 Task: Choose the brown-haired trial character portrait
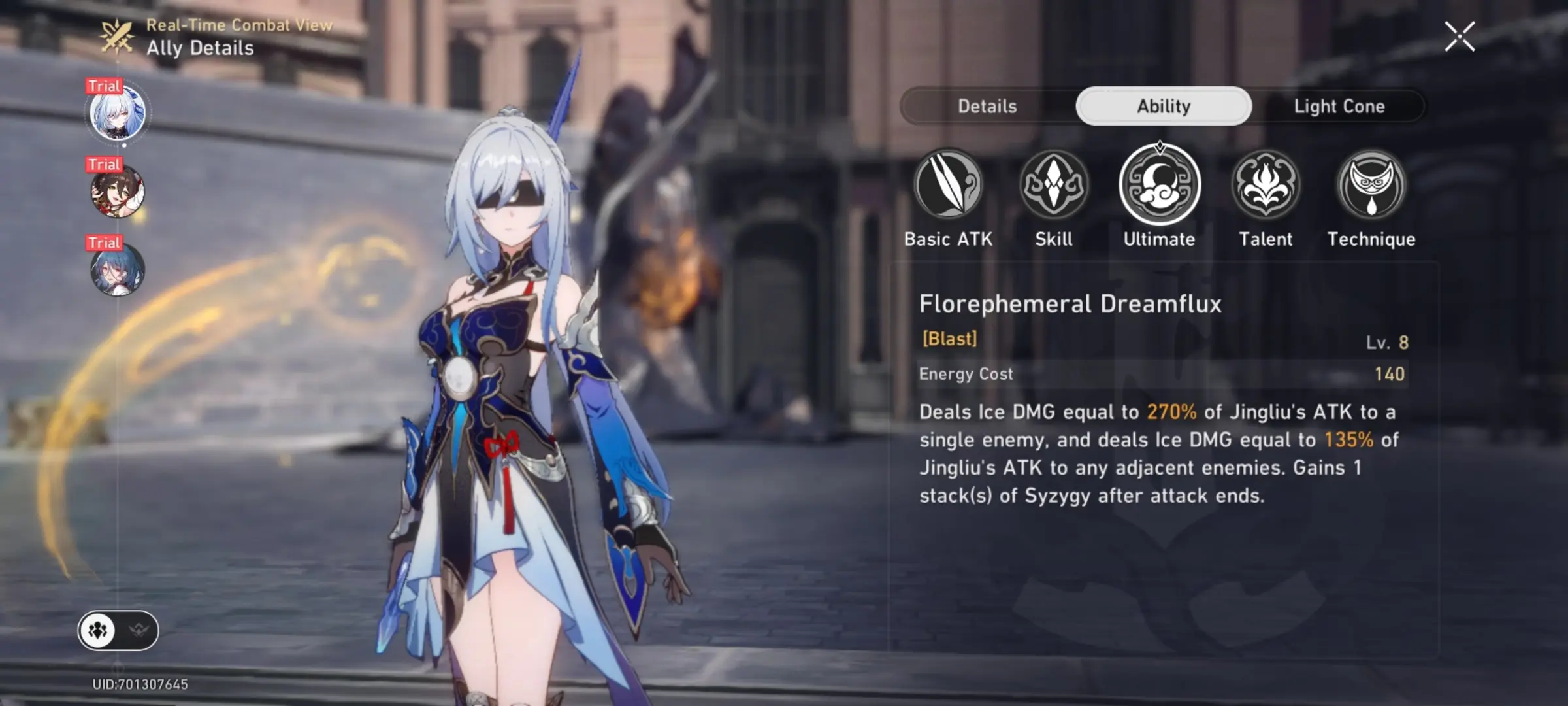pyautogui.click(x=118, y=192)
